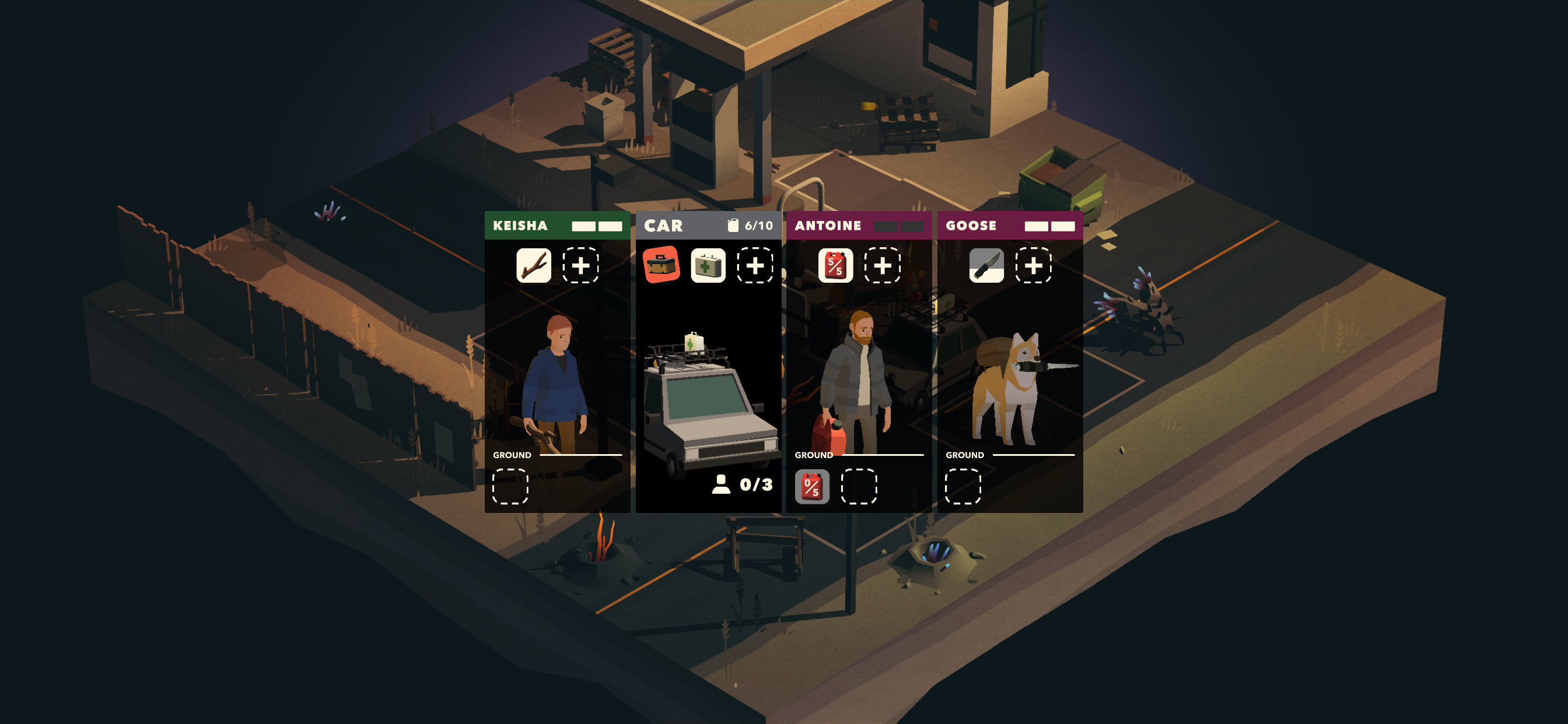Add an item to the car's empty slot

point(755,265)
